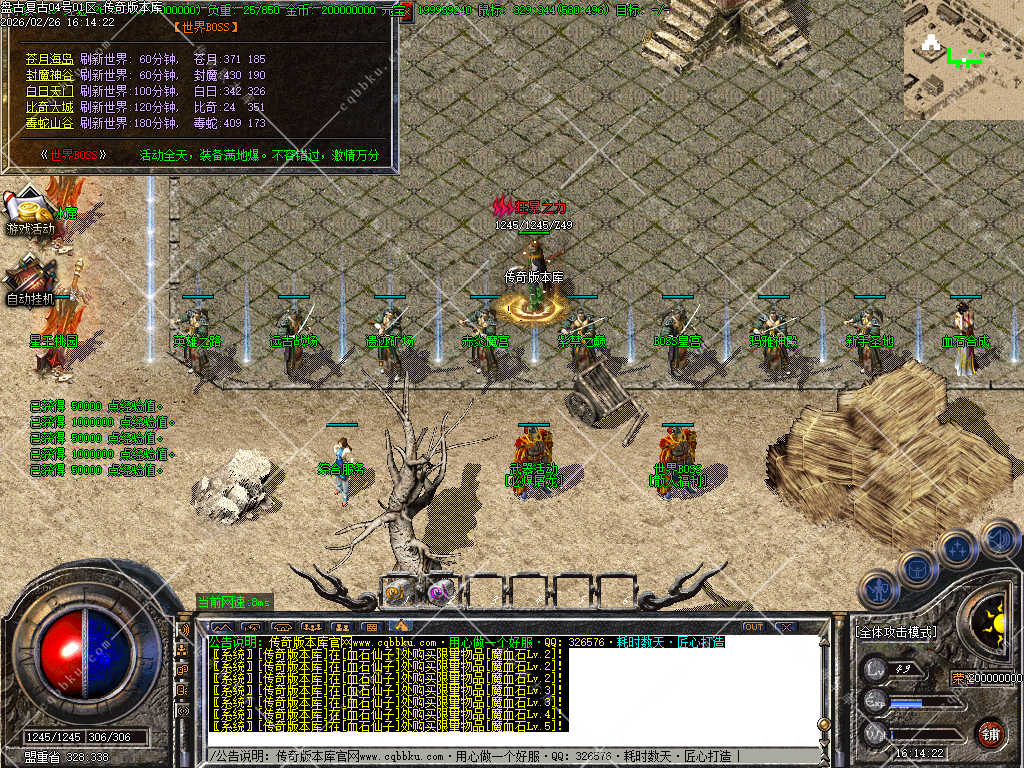
Task: Open the bag round button
Action: tap(917, 570)
